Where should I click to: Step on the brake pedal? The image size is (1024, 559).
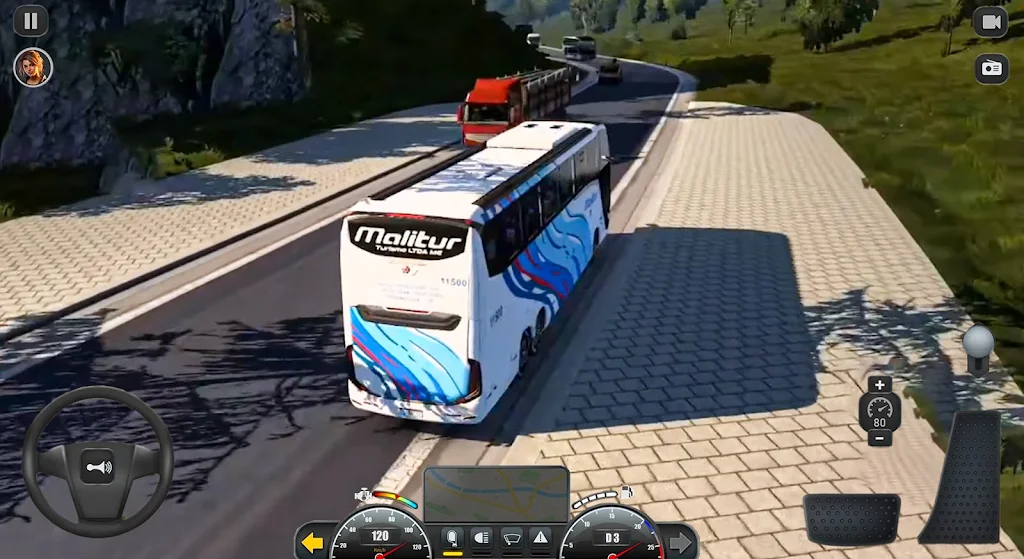pyautogui.click(x=852, y=518)
